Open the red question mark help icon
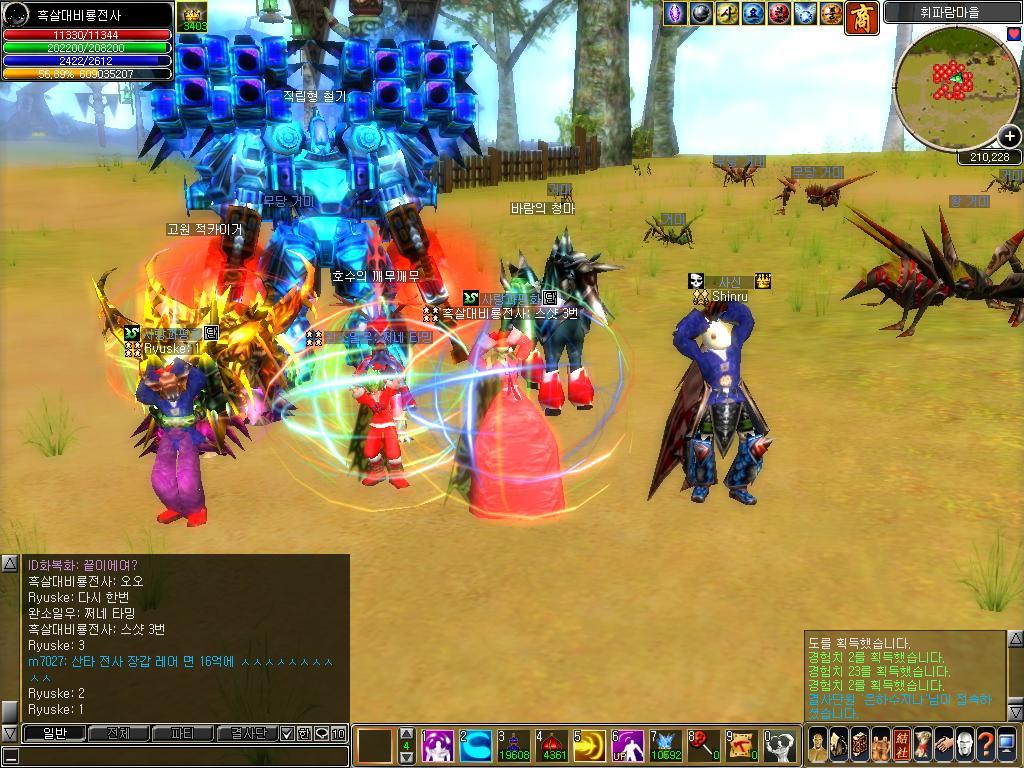 [986, 745]
